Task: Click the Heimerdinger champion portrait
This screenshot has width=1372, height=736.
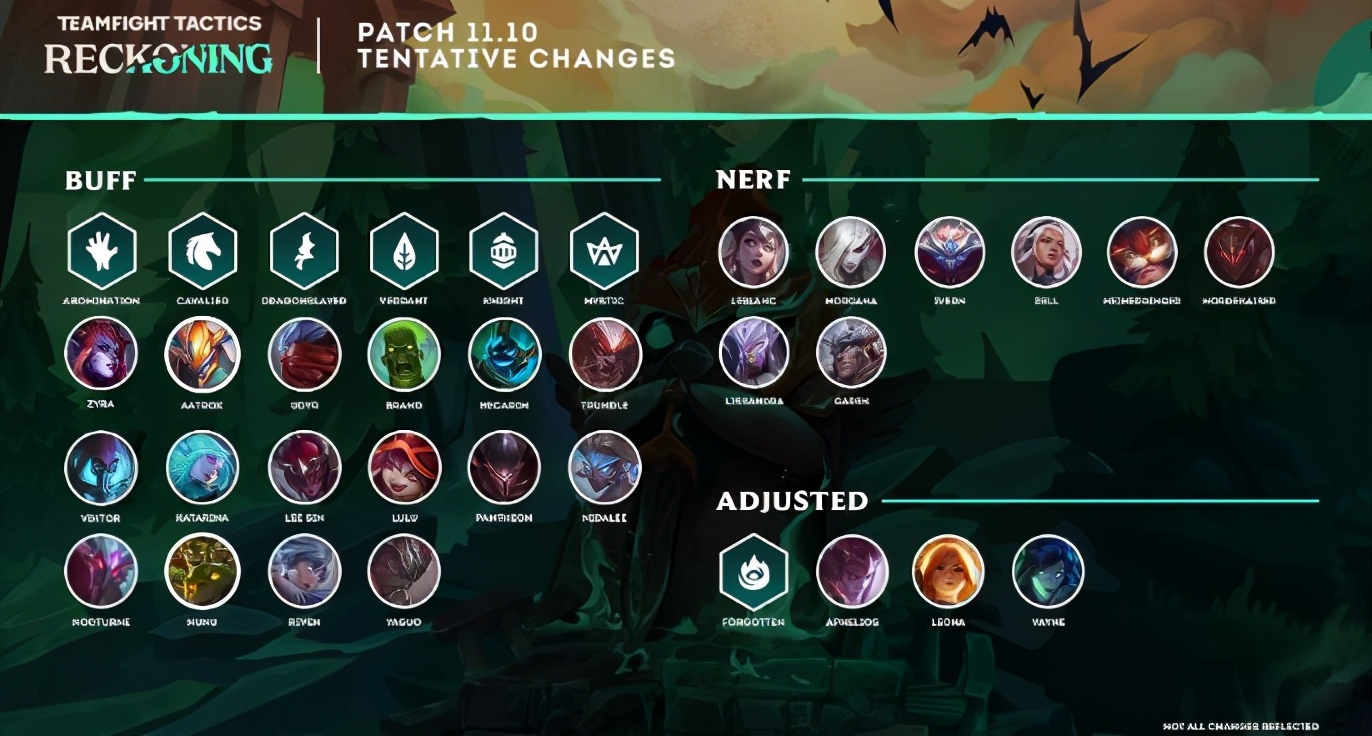Action: (x=1142, y=252)
